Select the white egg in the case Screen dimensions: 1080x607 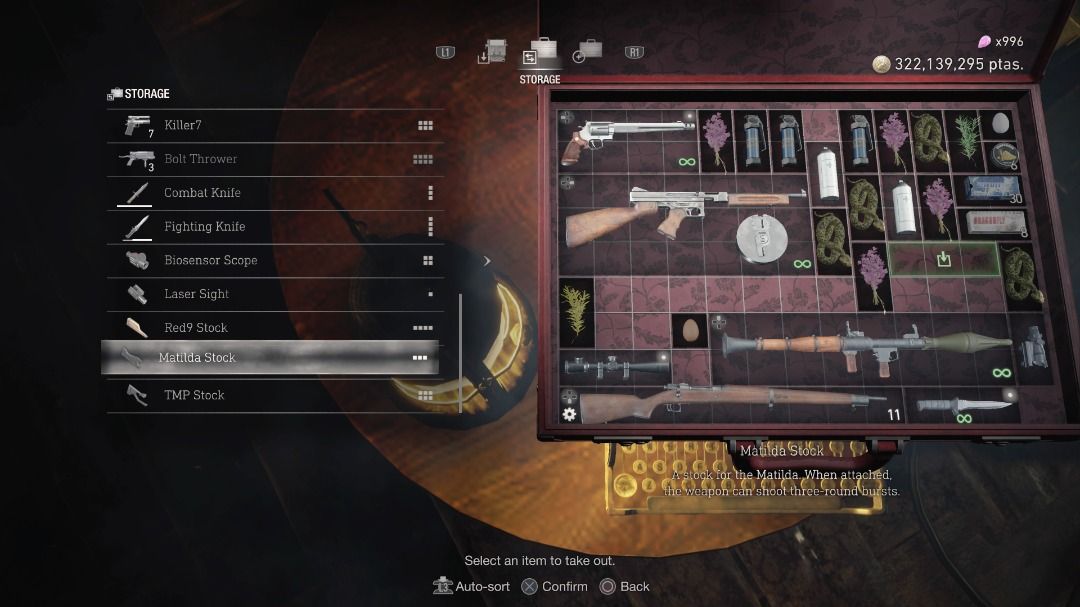[x=1000, y=124]
